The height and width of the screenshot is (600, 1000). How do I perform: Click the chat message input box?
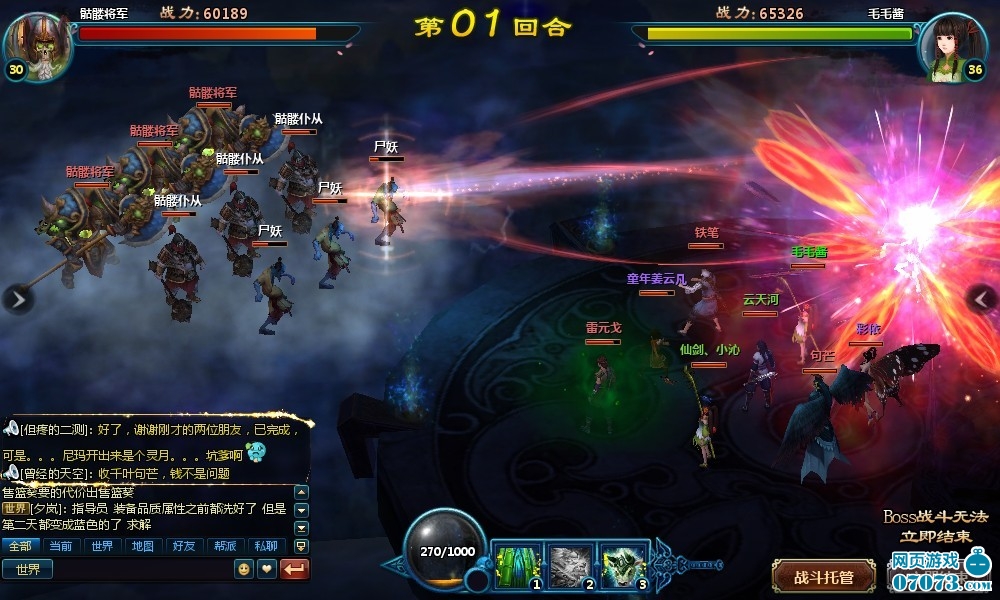point(140,569)
